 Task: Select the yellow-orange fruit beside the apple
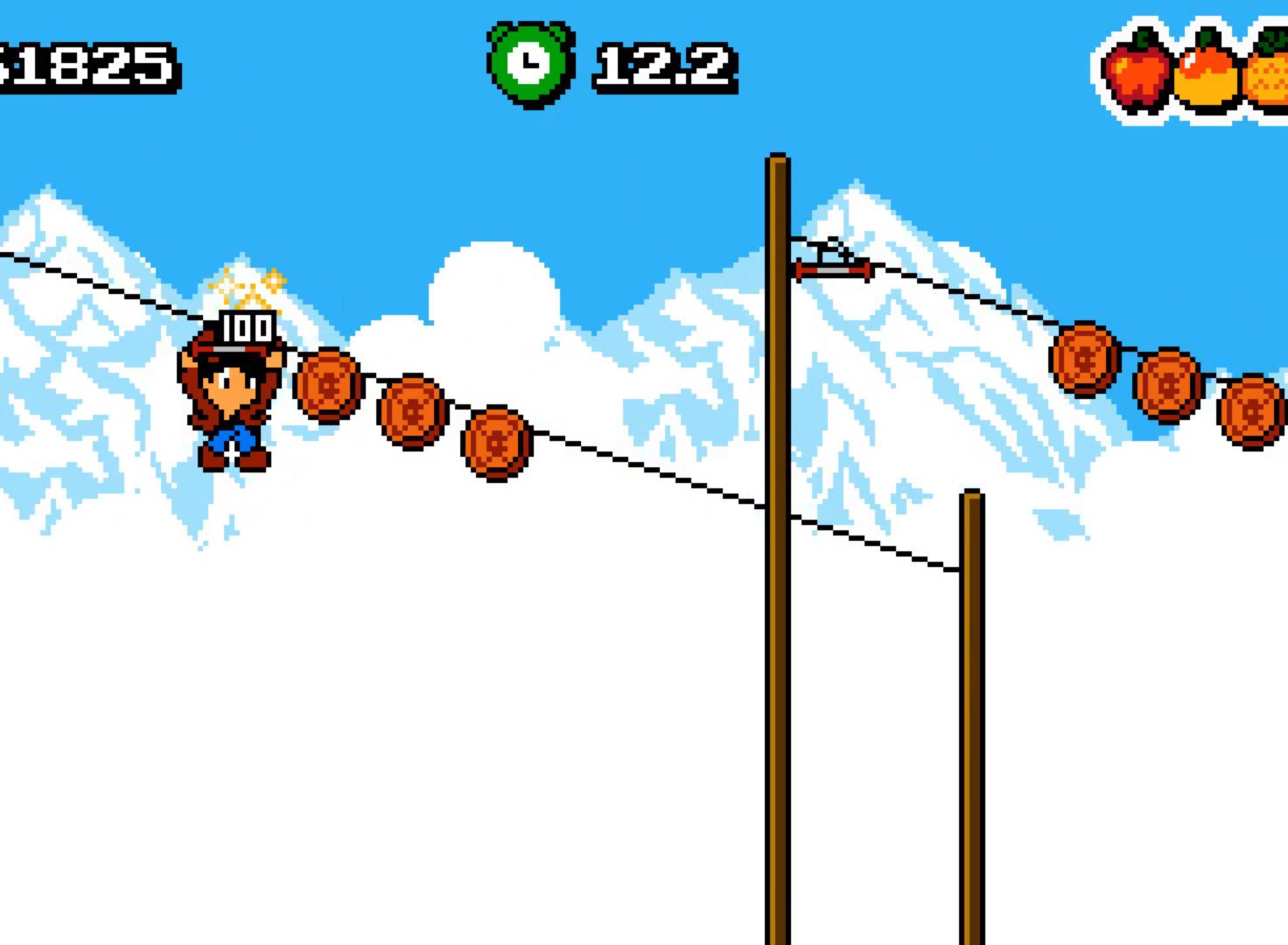pyautogui.click(x=1207, y=72)
